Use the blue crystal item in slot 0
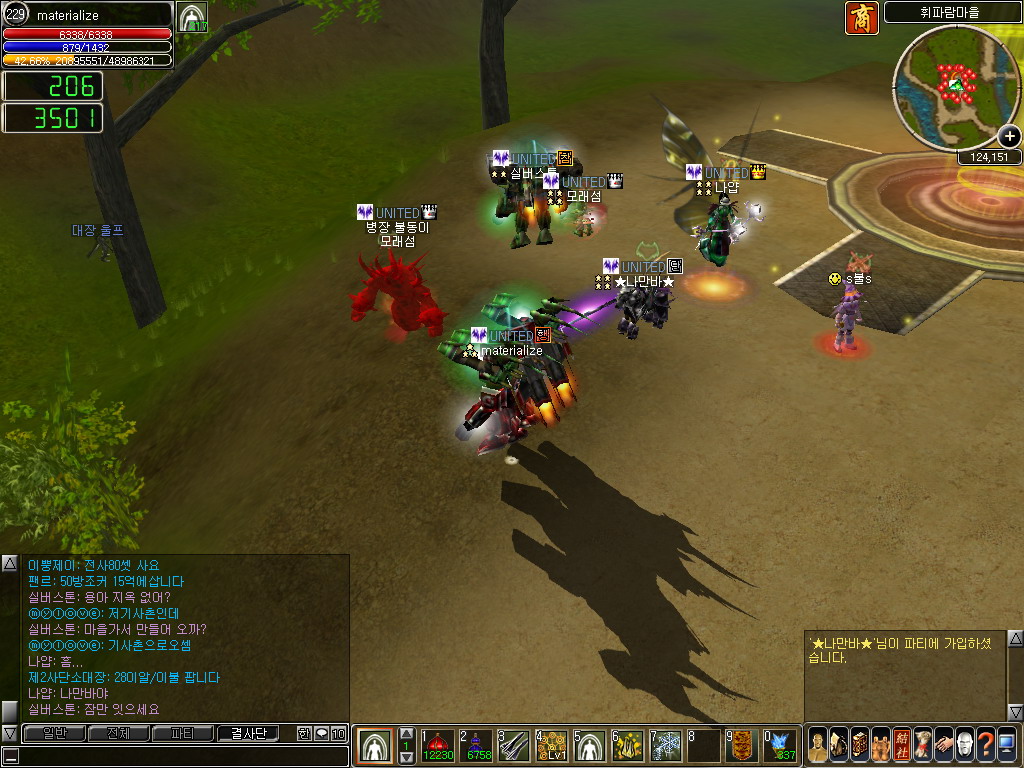Screen dimensions: 1024x768 pyautogui.click(x=781, y=745)
